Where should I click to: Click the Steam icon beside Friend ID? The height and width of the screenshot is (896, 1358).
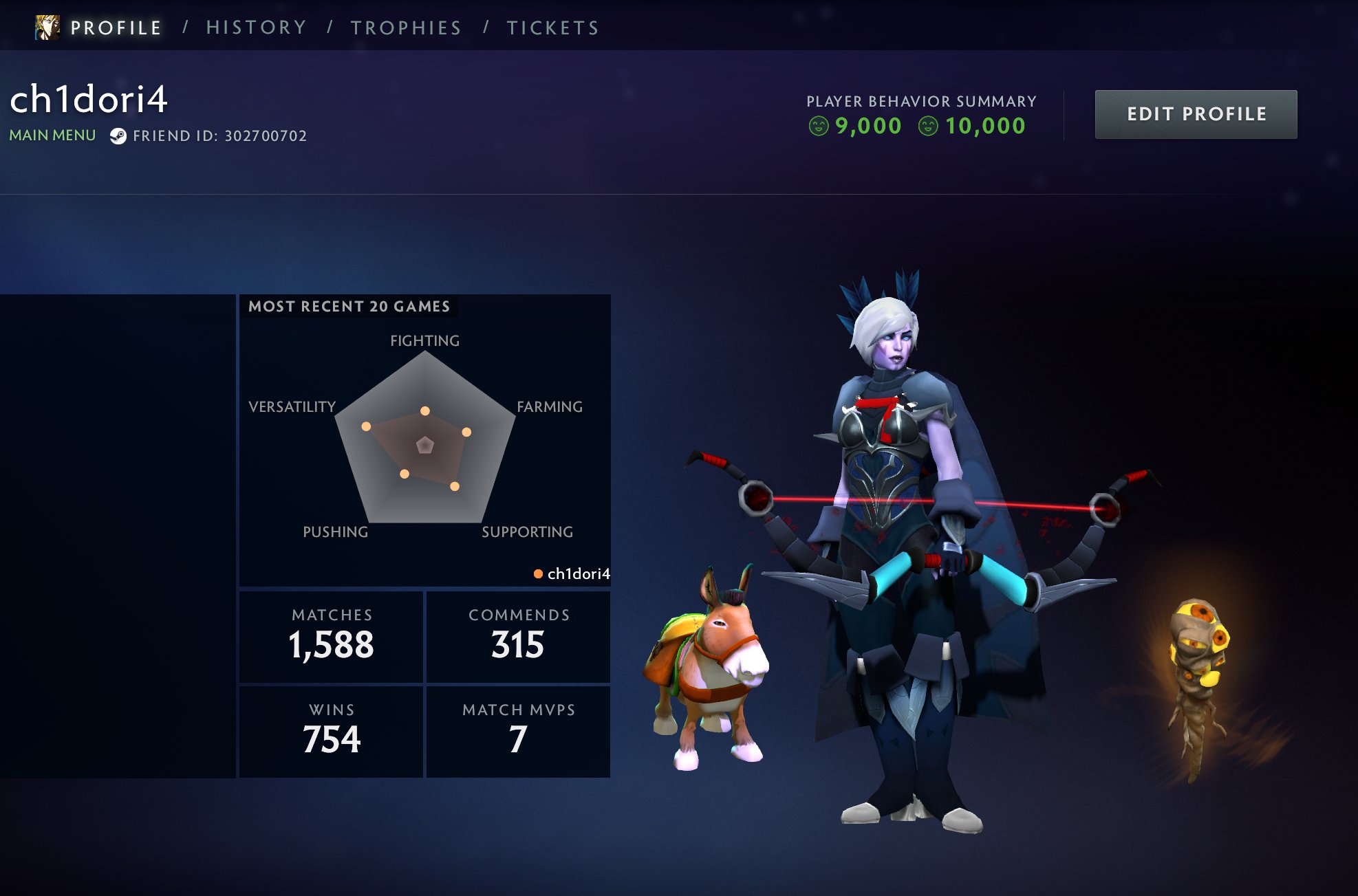point(118,136)
